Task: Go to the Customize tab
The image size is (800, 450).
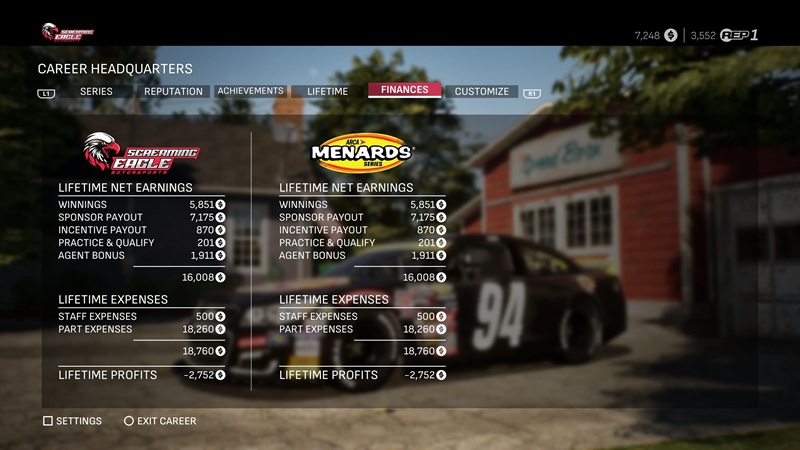Action: 481,92
